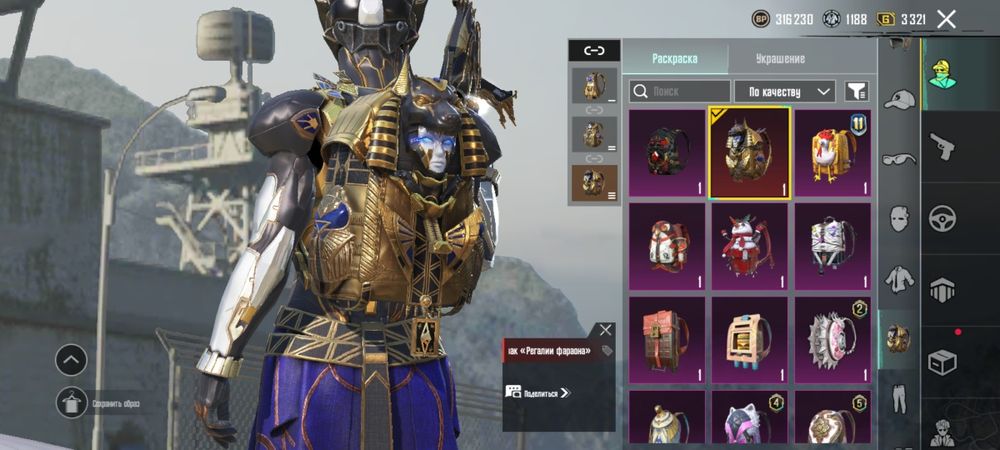Click the Поиск search field

[x=679, y=91]
